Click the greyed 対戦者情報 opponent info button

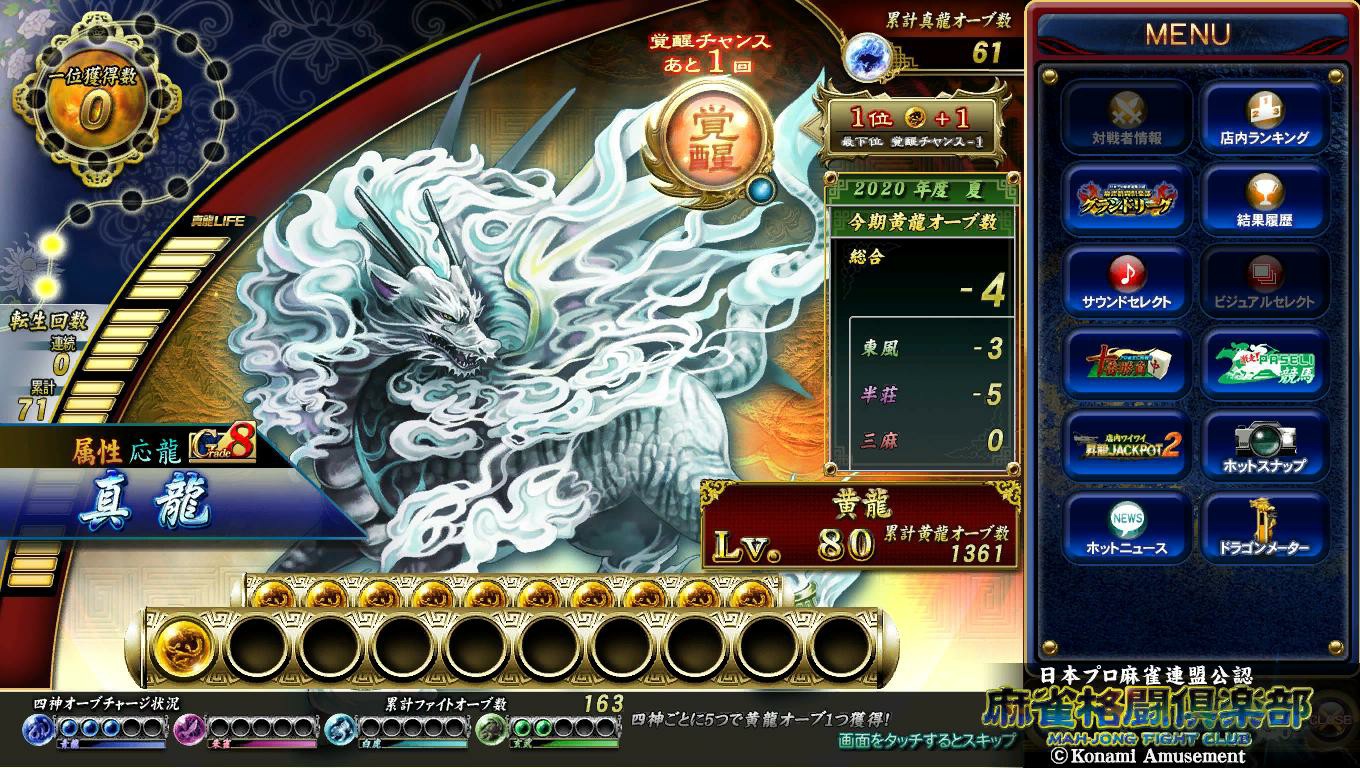1126,117
